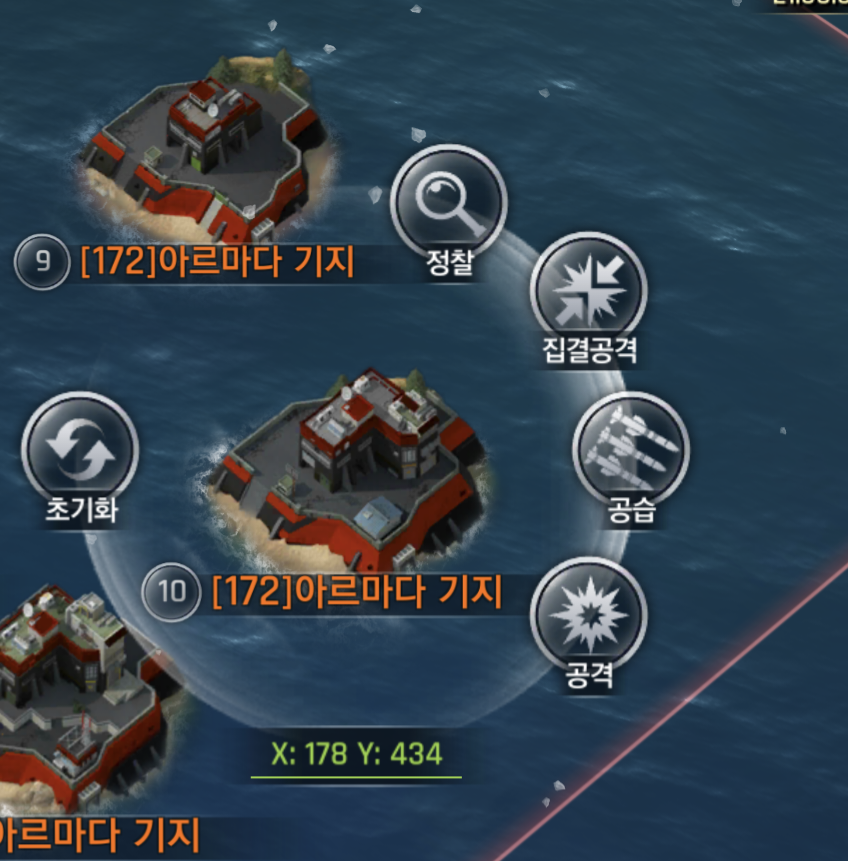This screenshot has height=861, width=848.
Task: Select the 정찰 scout magnifier button
Action: (x=448, y=204)
